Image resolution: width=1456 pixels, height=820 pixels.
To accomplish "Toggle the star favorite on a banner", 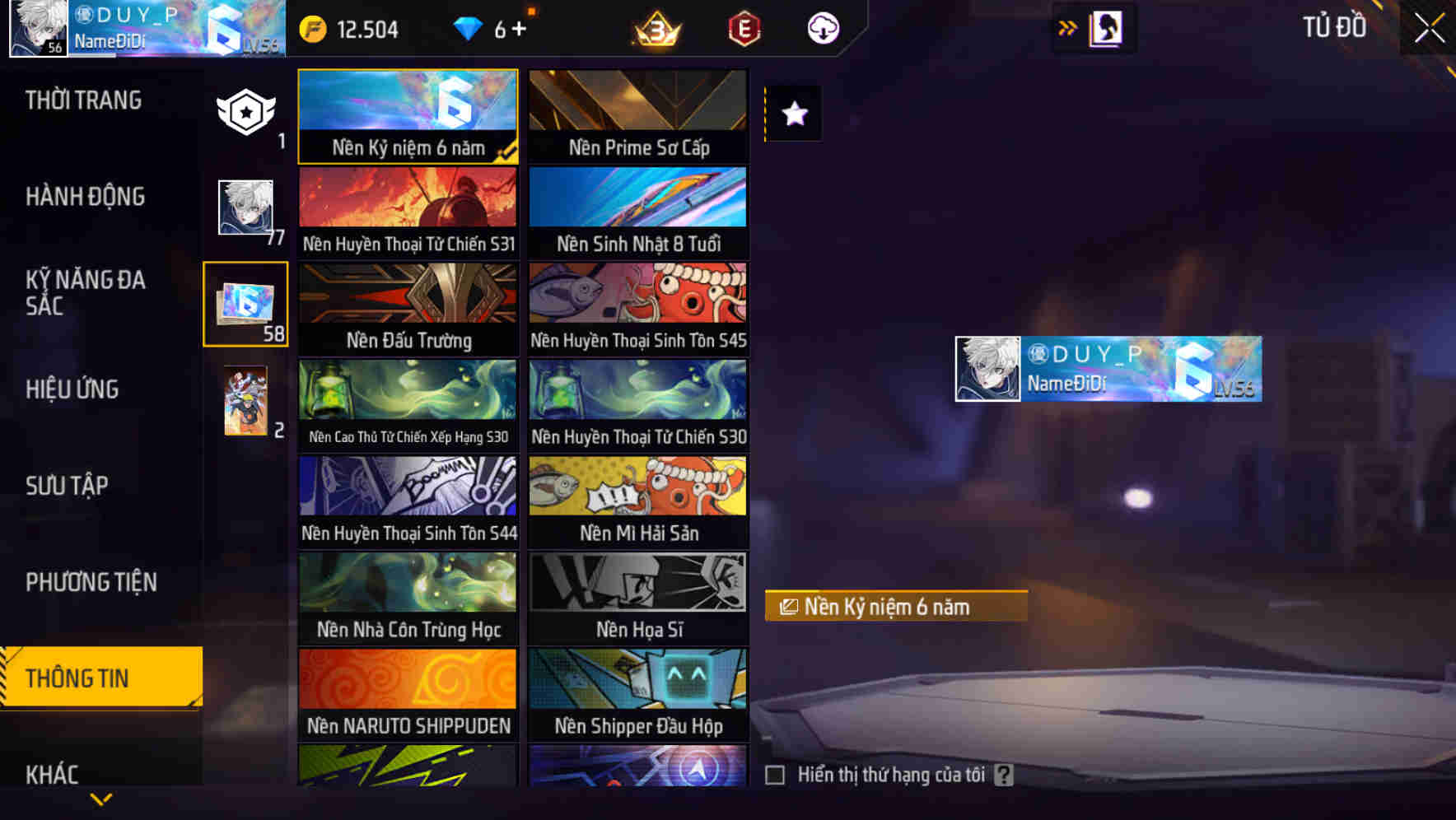I will (793, 114).
